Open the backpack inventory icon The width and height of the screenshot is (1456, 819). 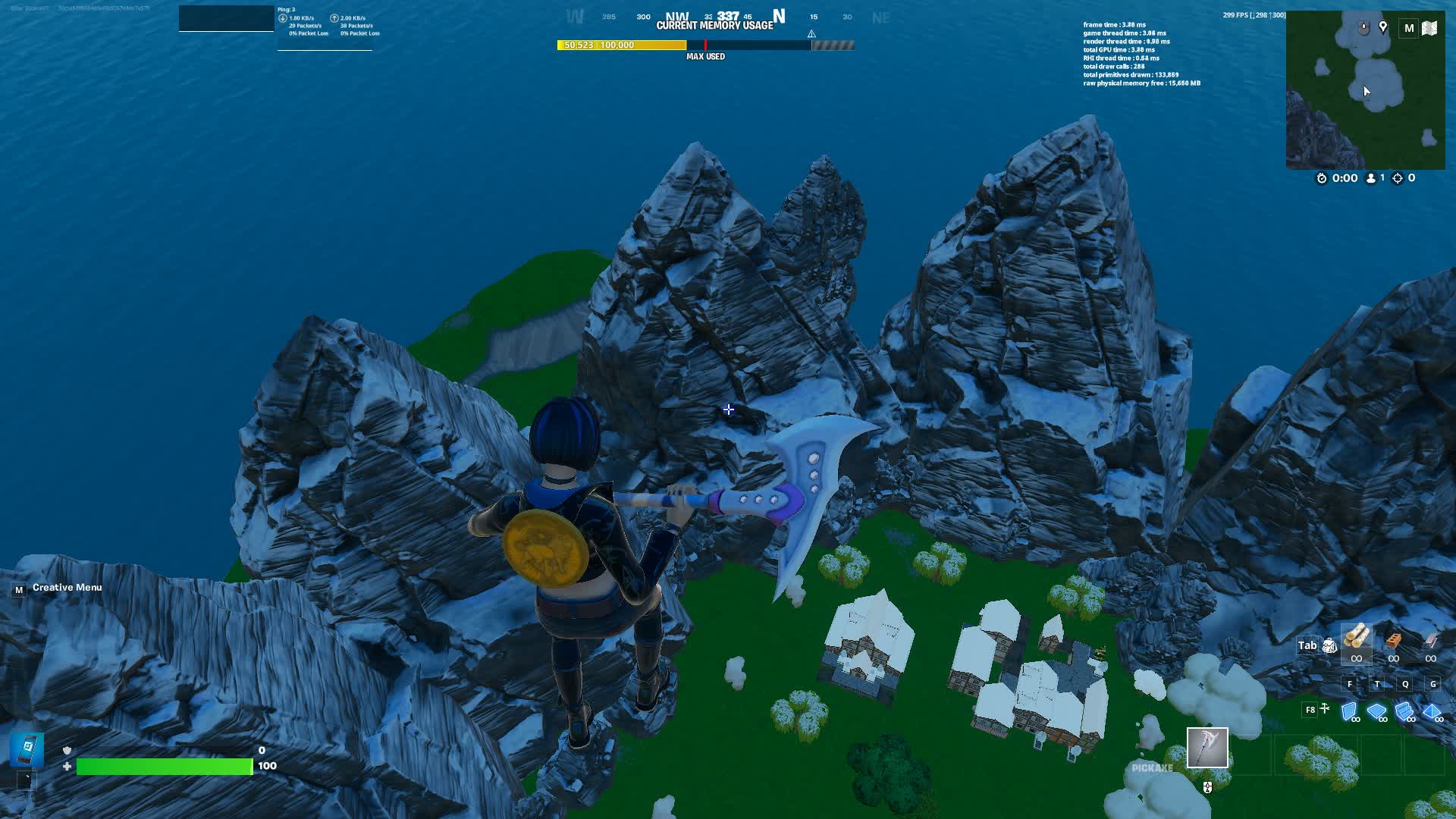click(x=1329, y=645)
